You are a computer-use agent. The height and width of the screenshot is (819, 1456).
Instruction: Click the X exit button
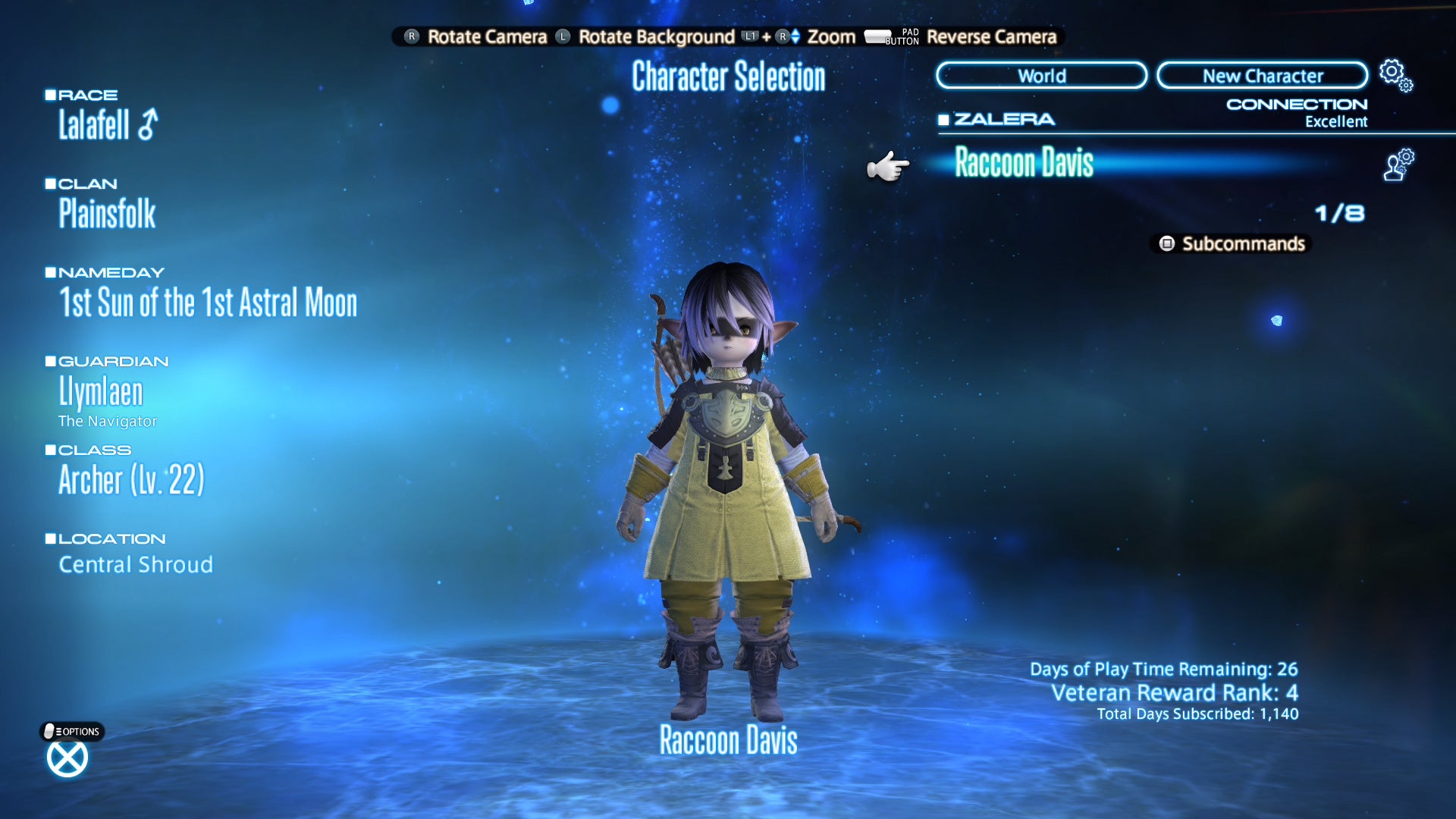click(67, 758)
